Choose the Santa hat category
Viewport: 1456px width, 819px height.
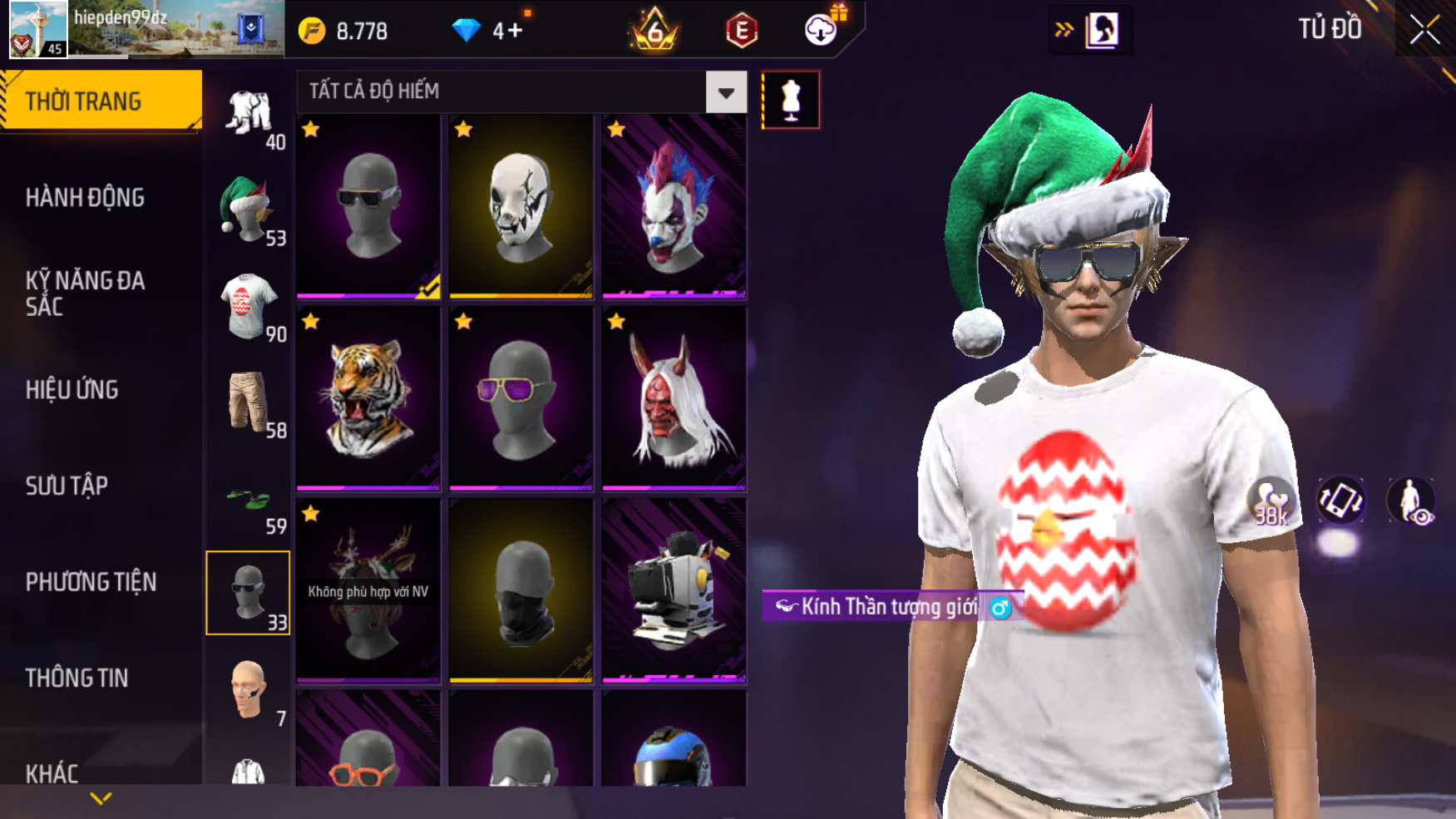coord(248,210)
